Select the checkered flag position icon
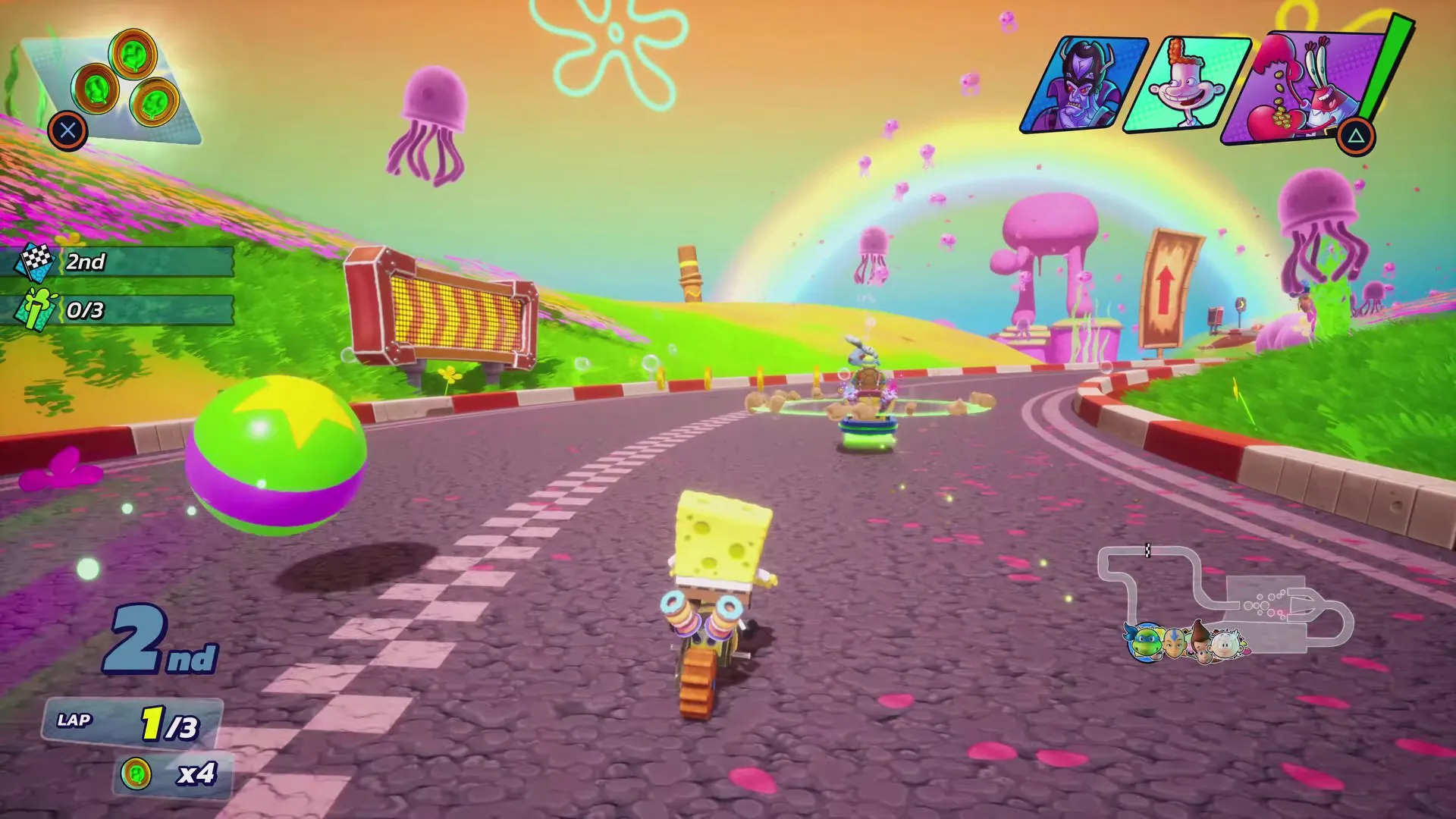Viewport: 1456px width, 819px height. [x=34, y=265]
